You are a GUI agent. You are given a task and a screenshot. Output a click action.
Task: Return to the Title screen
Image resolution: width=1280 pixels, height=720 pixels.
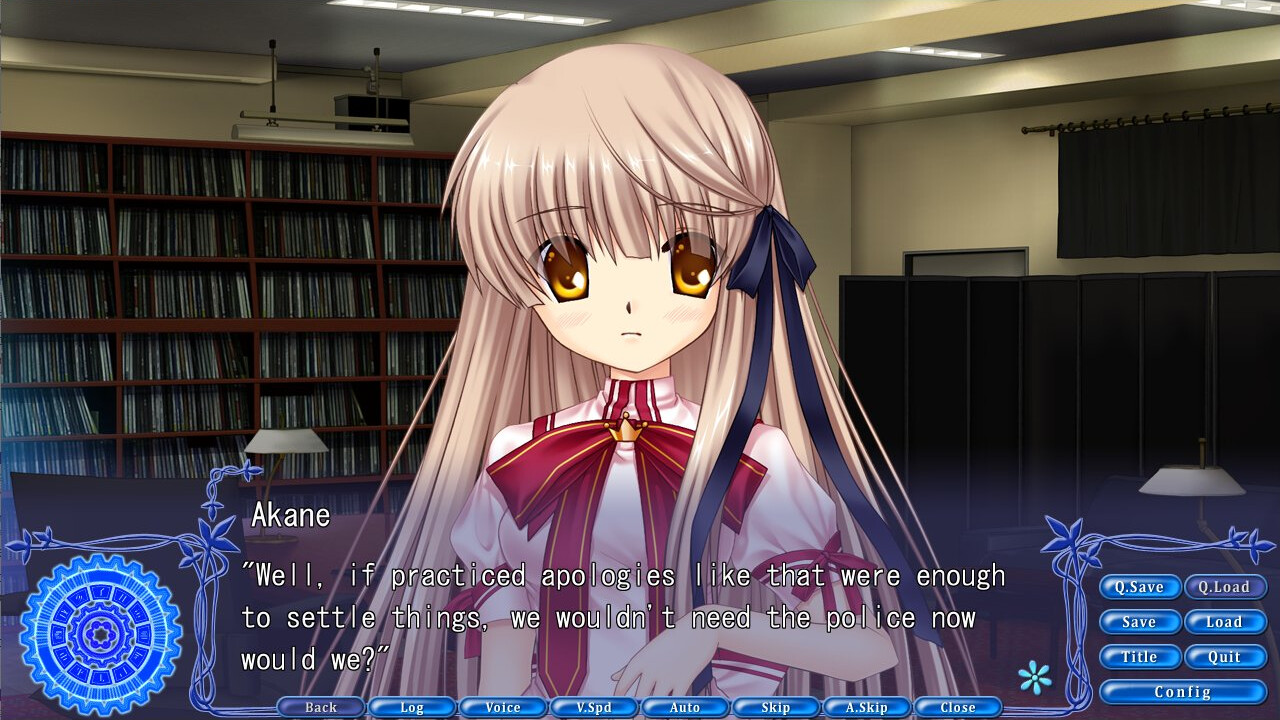point(1140,657)
